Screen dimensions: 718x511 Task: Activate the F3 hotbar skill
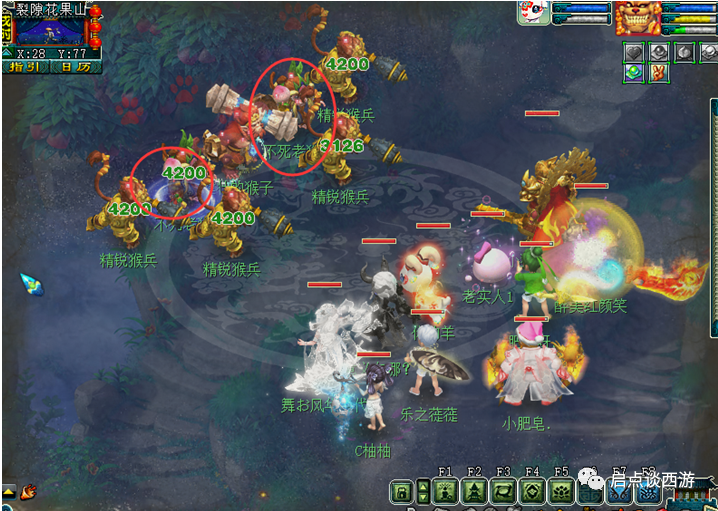coord(504,491)
